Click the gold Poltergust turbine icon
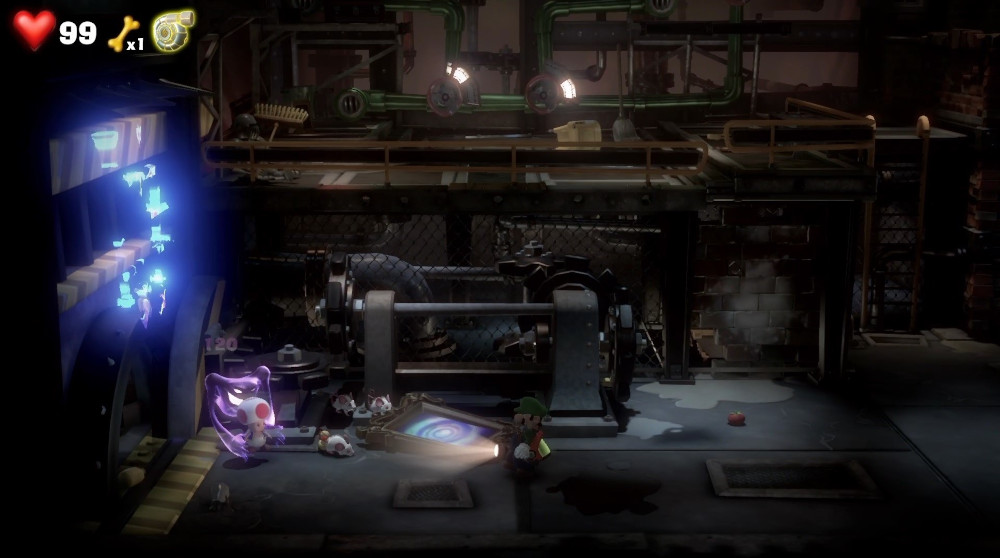The image size is (1000, 558). click(x=173, y=31)
